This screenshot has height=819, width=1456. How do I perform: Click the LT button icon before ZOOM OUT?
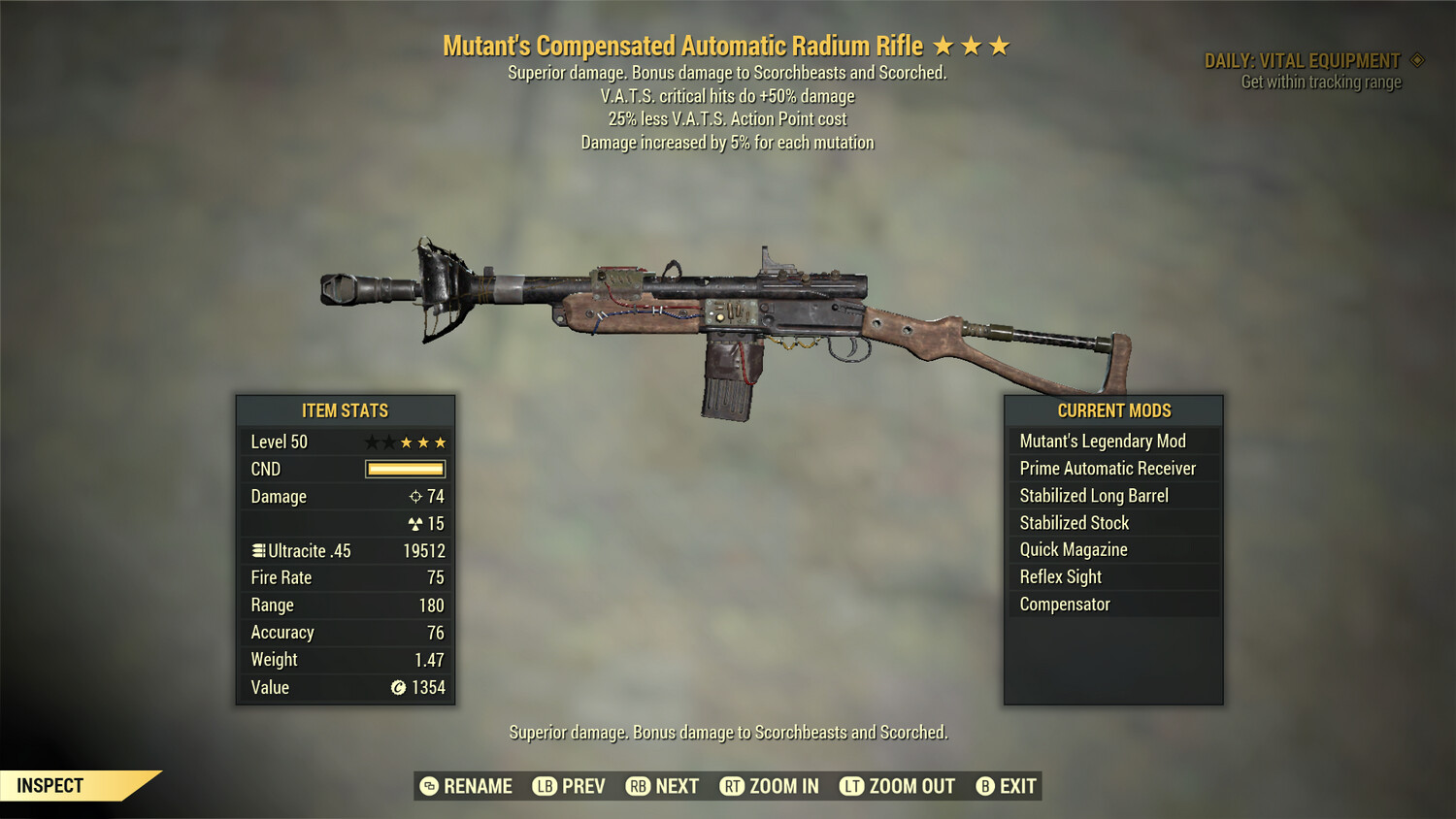pos(850,786)
